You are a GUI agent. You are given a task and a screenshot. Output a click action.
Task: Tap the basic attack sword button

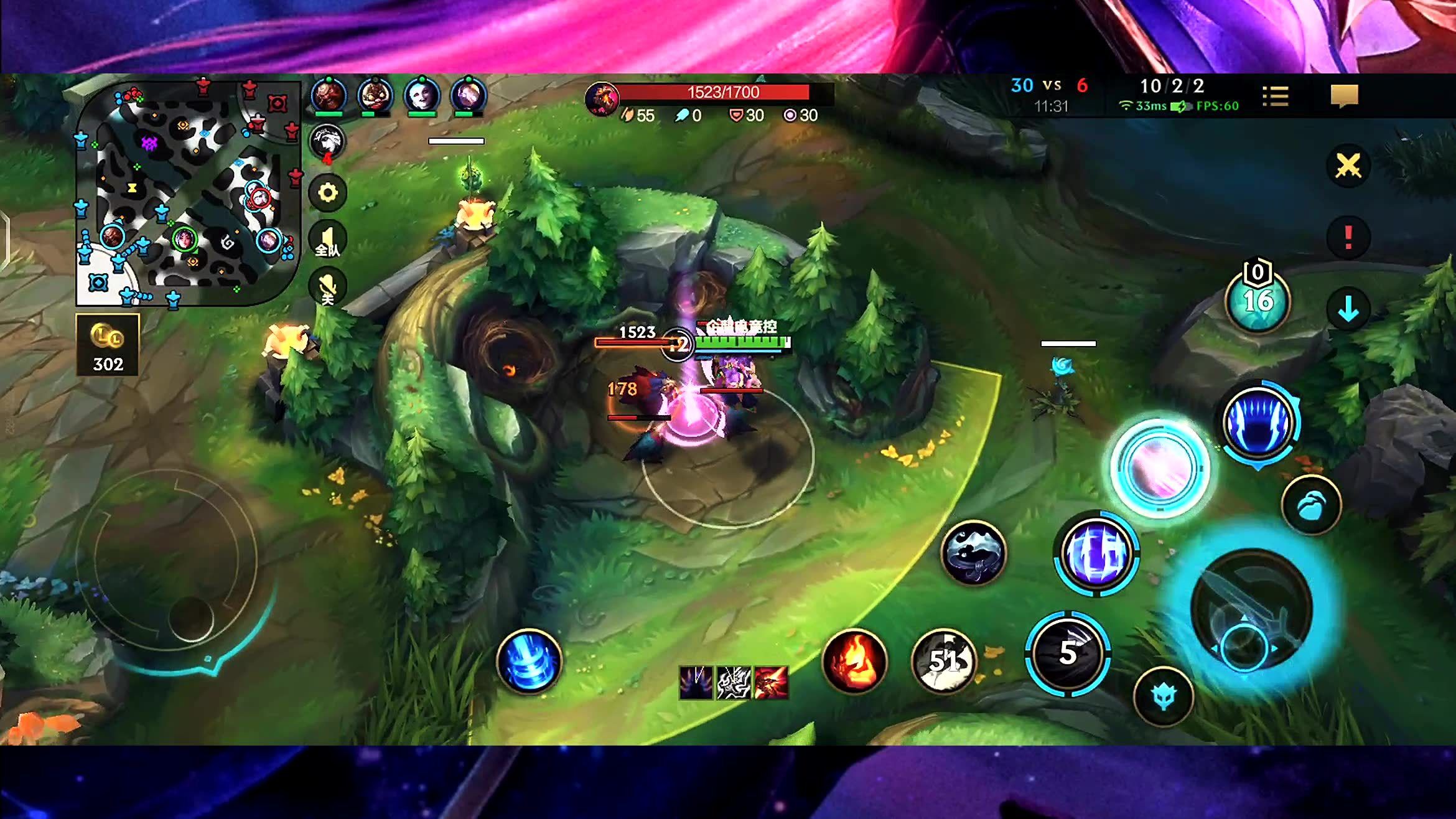(x=1251, y=610)
